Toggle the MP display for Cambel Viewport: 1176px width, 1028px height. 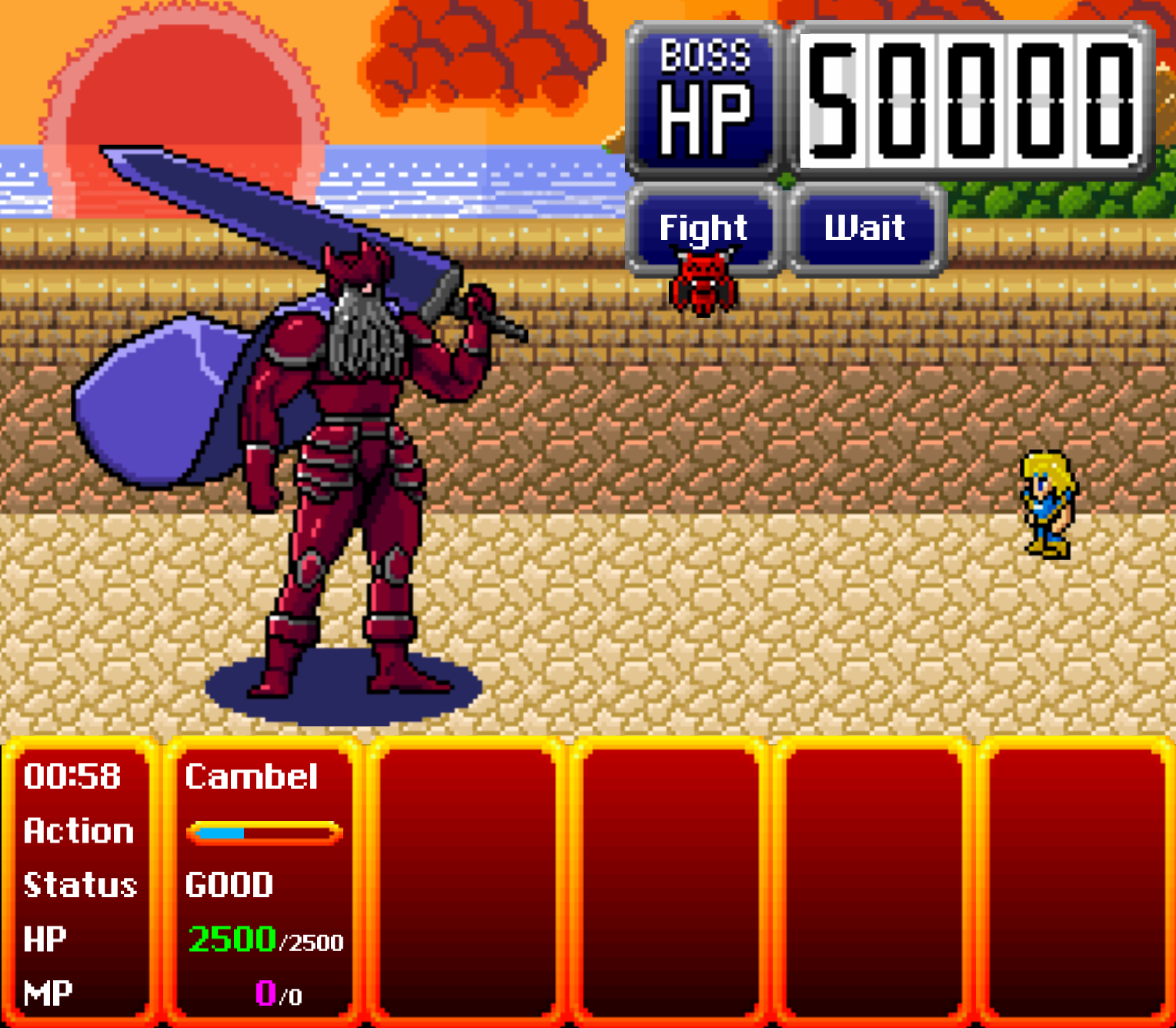(x=48, y=991)
